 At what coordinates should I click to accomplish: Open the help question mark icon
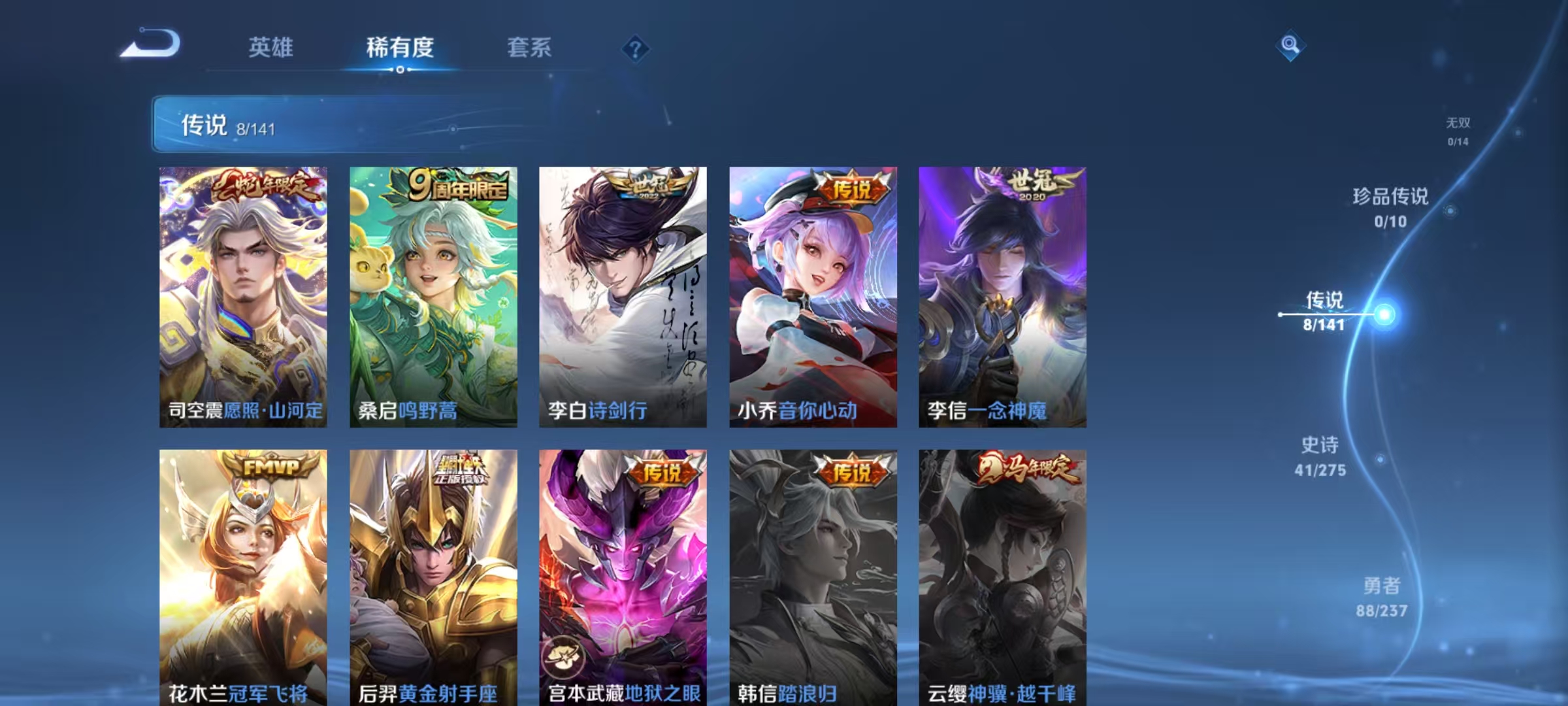coord(634,48)
